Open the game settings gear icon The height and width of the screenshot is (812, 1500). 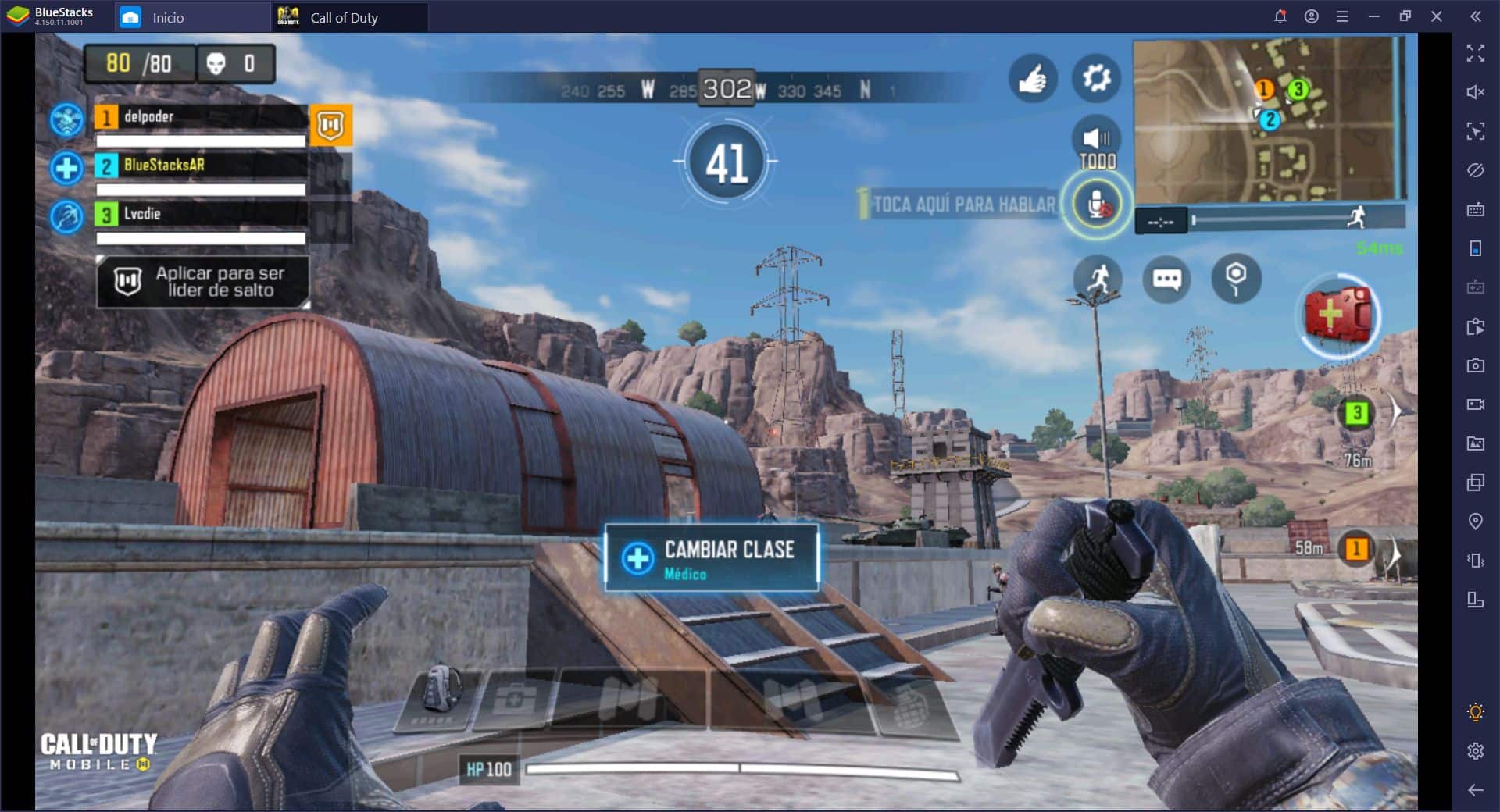point(1096,78)
